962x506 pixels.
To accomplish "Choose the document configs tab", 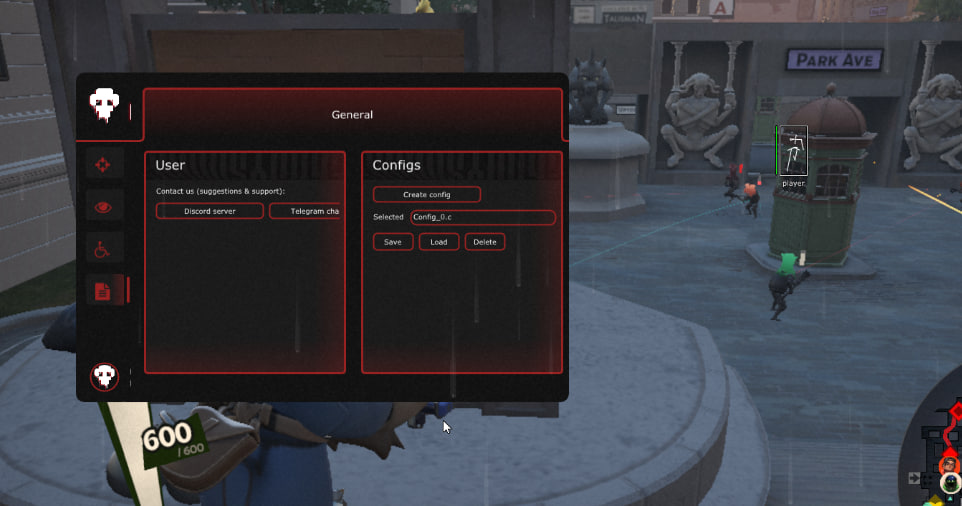I will [103, 291].
